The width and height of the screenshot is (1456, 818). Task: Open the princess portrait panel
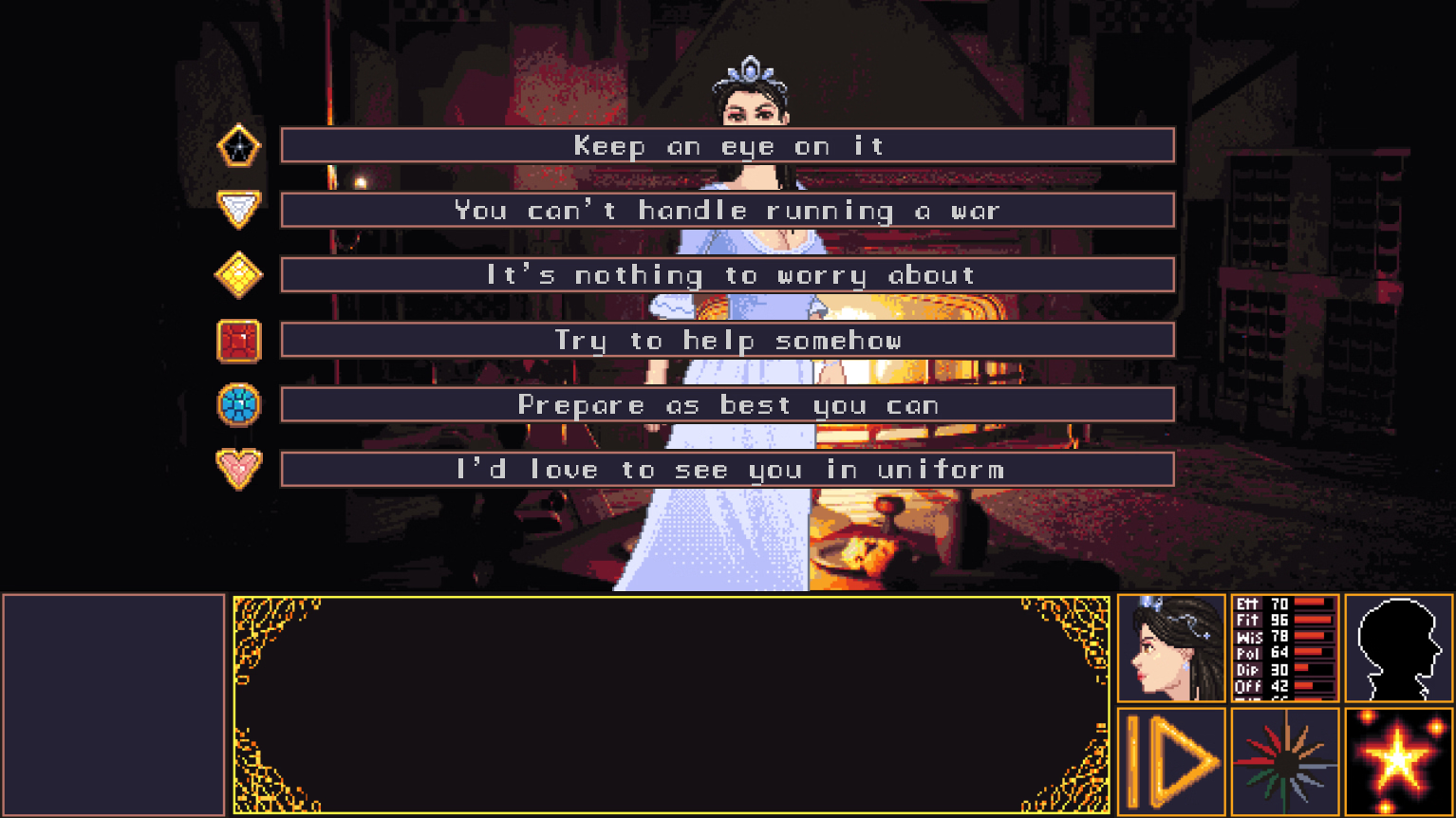(x=1171, y=648)
